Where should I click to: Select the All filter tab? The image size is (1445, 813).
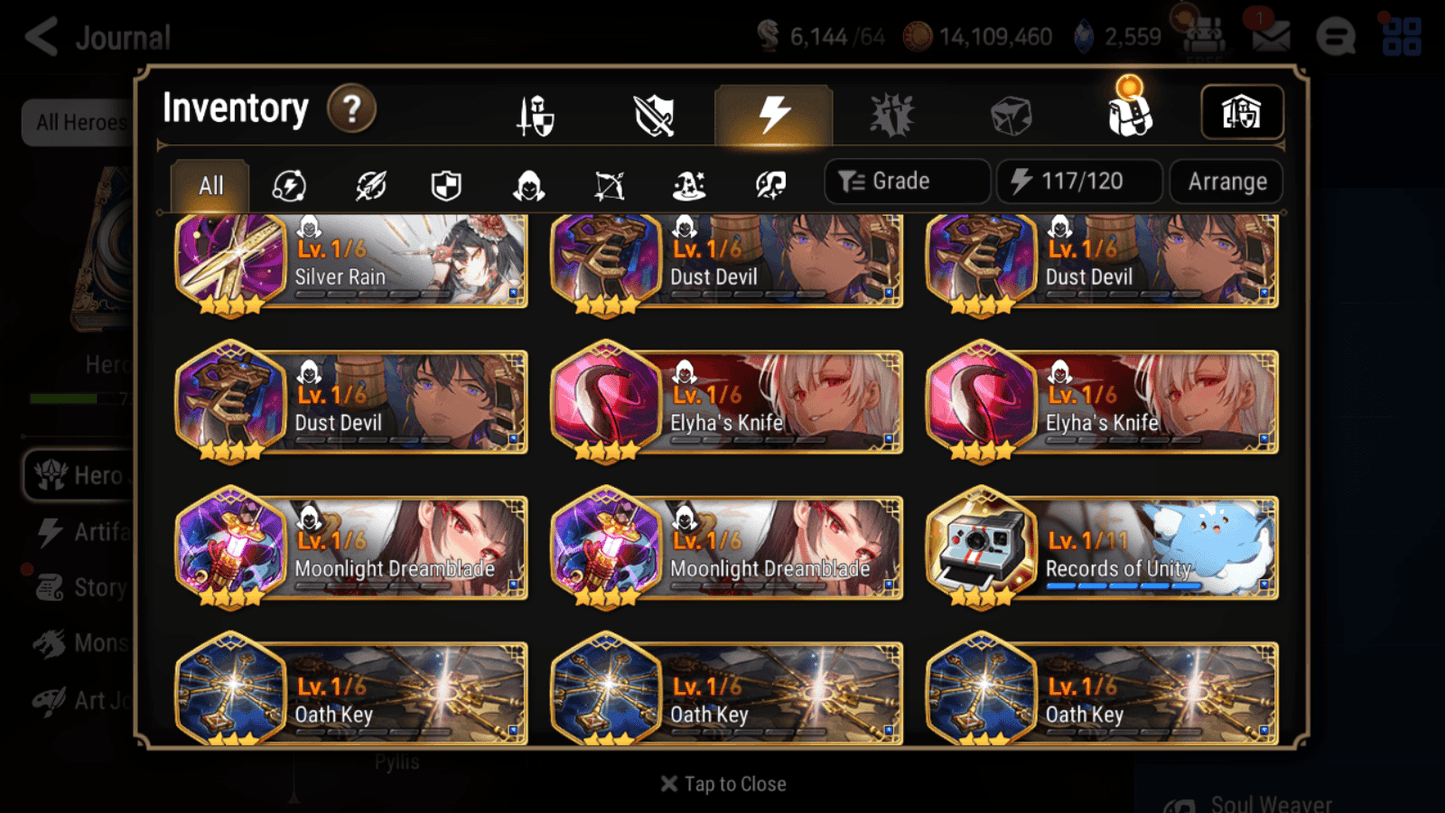[209, 185]
